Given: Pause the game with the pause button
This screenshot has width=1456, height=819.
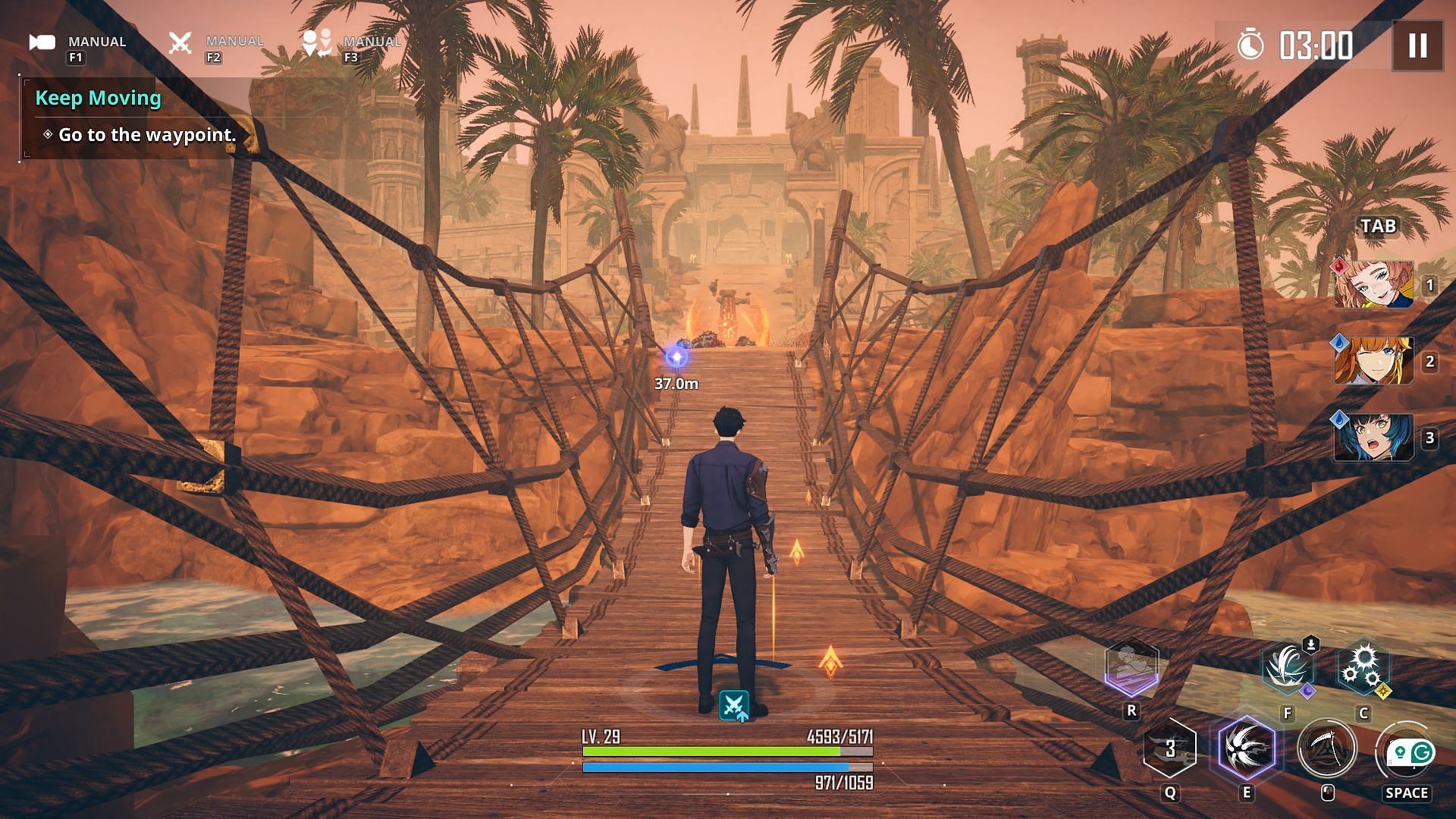Looking at the screenshot, I should (x=1417, y=45).
